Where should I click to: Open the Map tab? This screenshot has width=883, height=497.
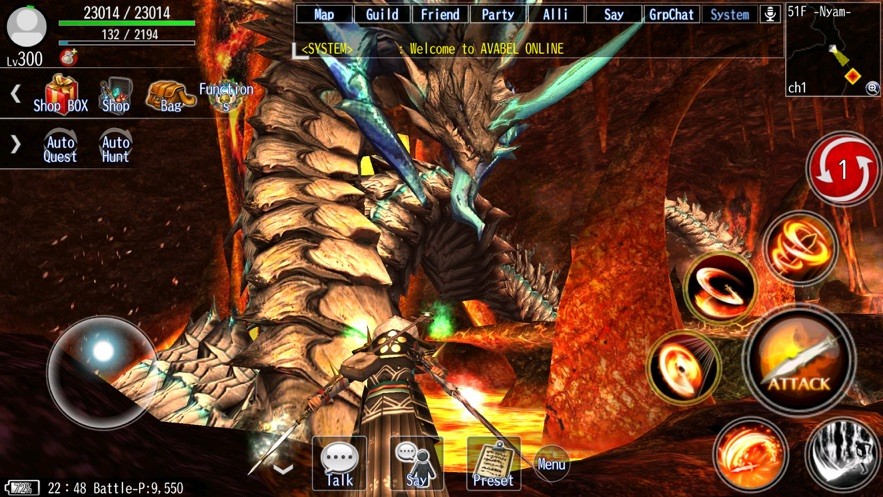324,14
